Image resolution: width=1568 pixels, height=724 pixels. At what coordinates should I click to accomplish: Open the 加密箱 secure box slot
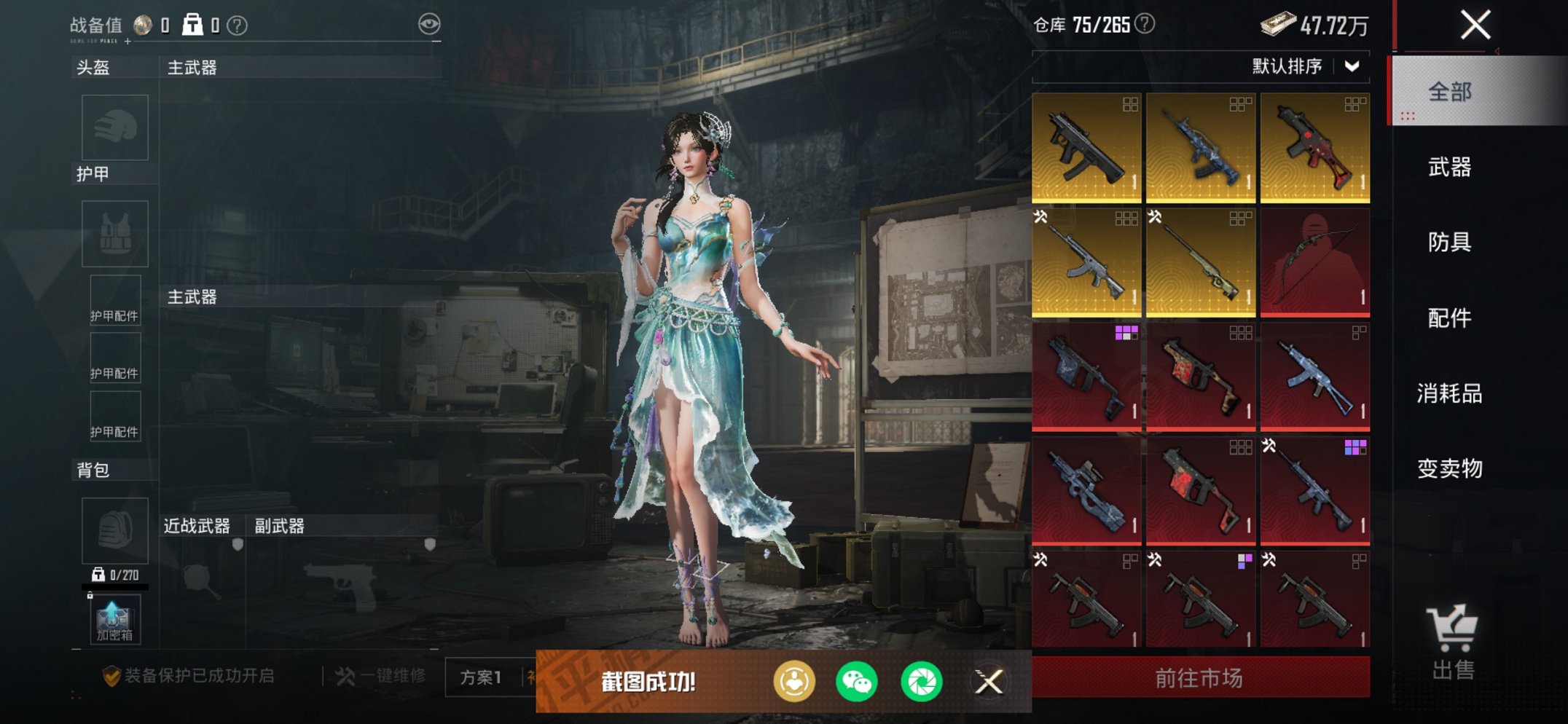pyautogui.click(x=114, y=620)
